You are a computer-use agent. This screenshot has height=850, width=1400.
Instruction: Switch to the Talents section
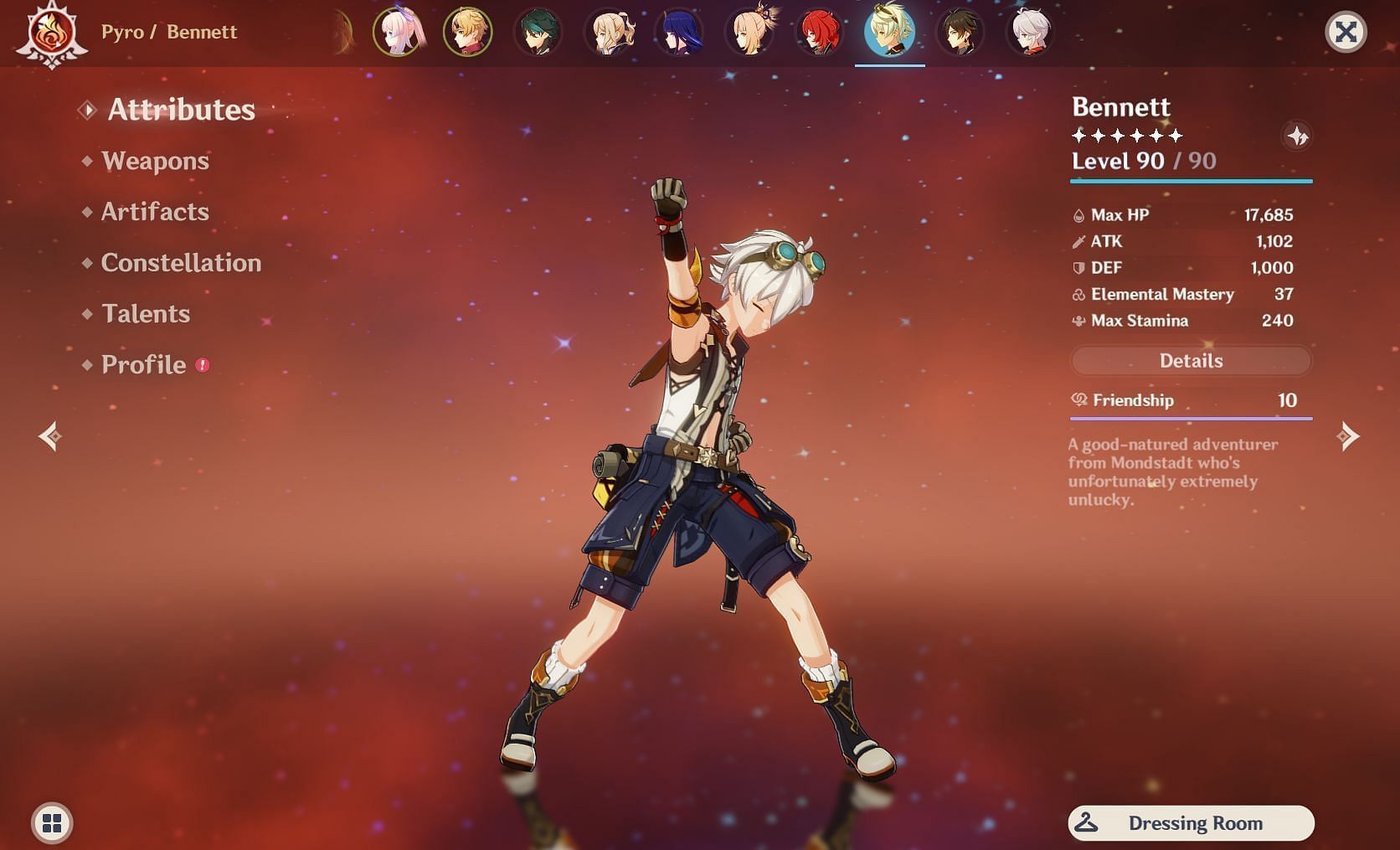(x=146, y=314)
